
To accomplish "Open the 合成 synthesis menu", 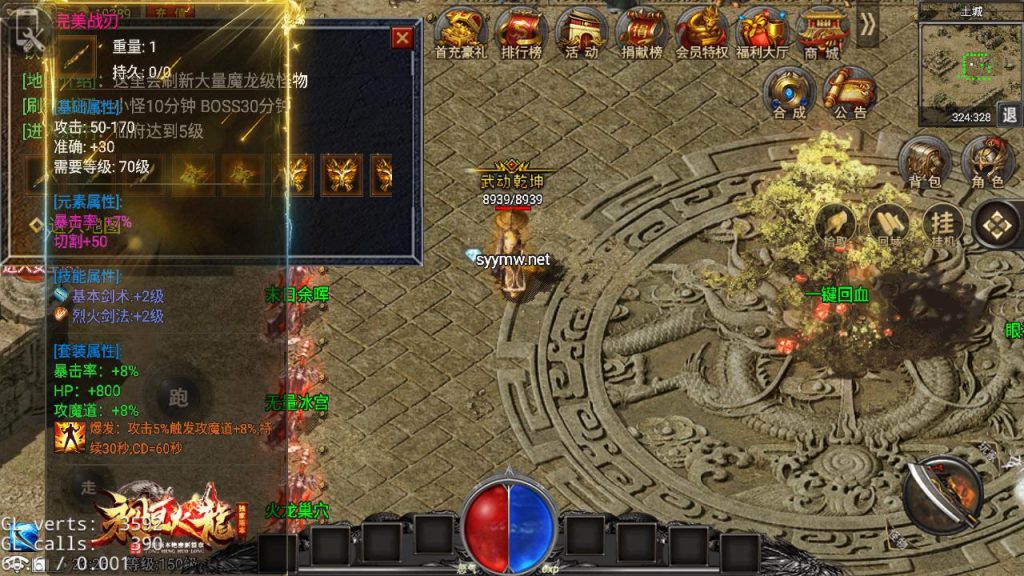I will [789, 94].
